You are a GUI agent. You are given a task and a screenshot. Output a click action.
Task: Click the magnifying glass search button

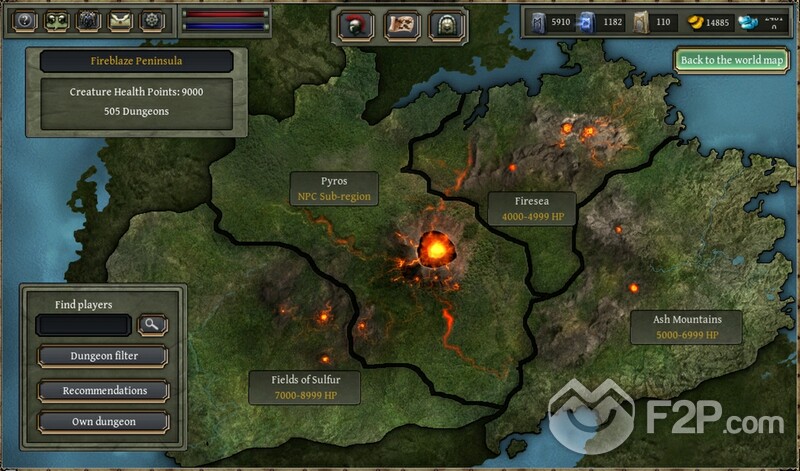pos(153,324)
